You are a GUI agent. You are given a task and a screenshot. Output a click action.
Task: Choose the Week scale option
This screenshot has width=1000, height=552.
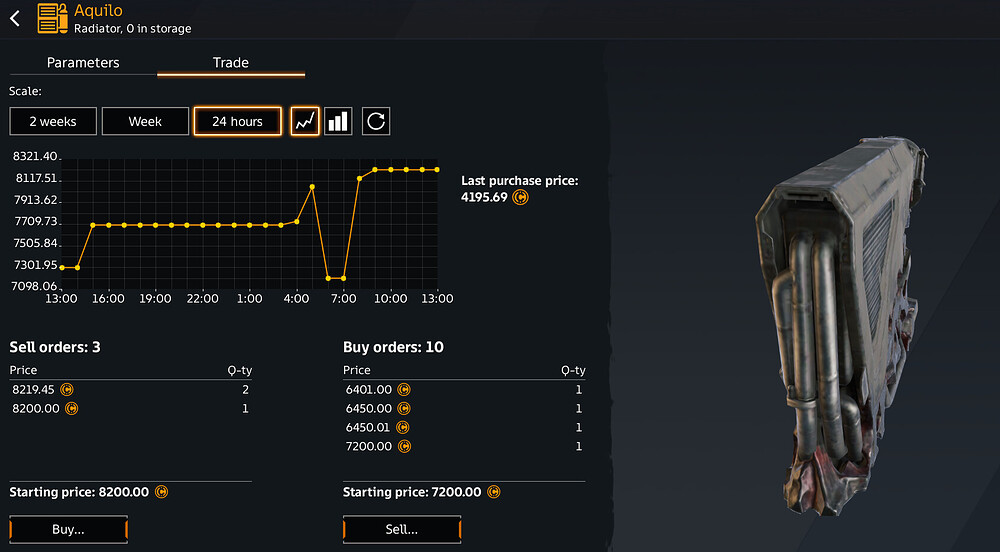(x=145, y=121)
